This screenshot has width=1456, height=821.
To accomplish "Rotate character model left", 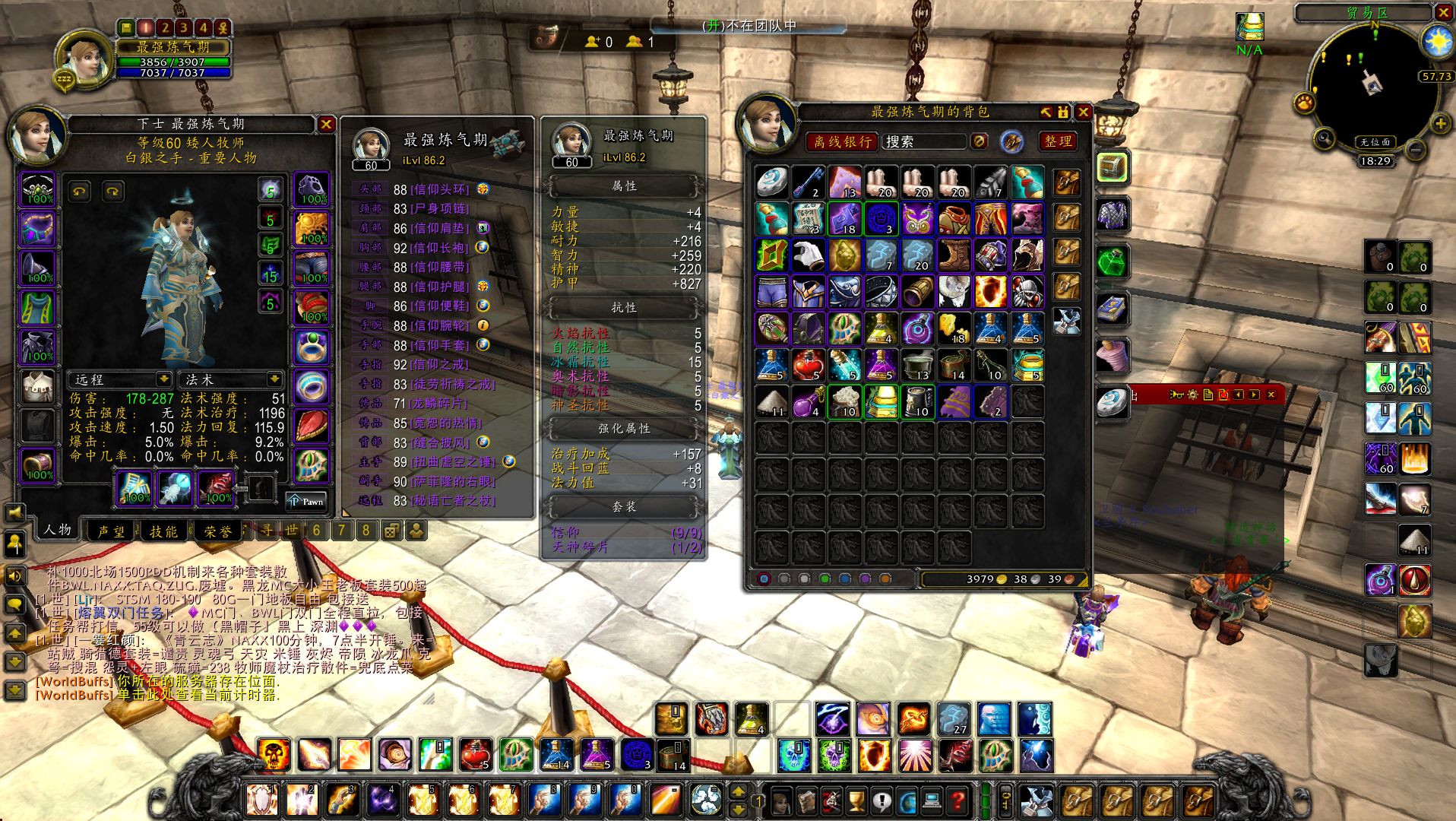I will point(81,191).
